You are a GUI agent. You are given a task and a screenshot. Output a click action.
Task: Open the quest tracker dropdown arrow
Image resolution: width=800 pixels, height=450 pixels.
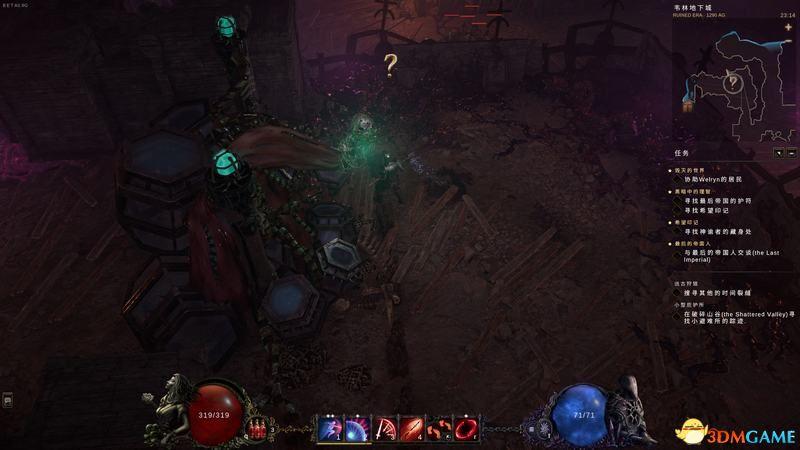(778, 153)
